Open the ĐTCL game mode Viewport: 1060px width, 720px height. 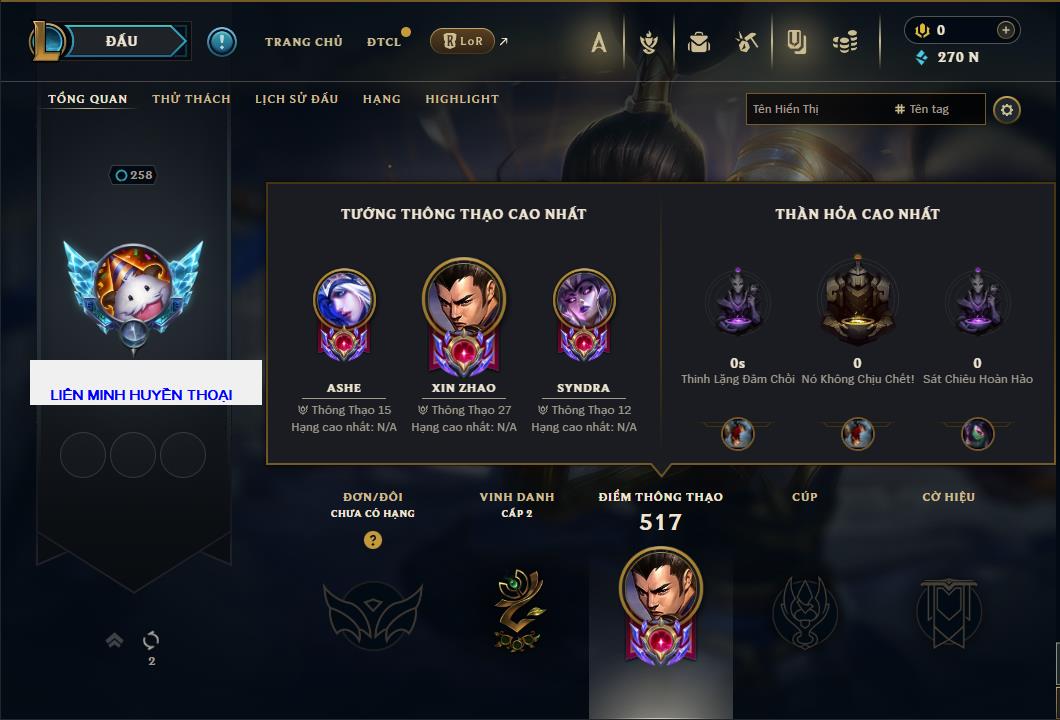[x=384, y=42]
